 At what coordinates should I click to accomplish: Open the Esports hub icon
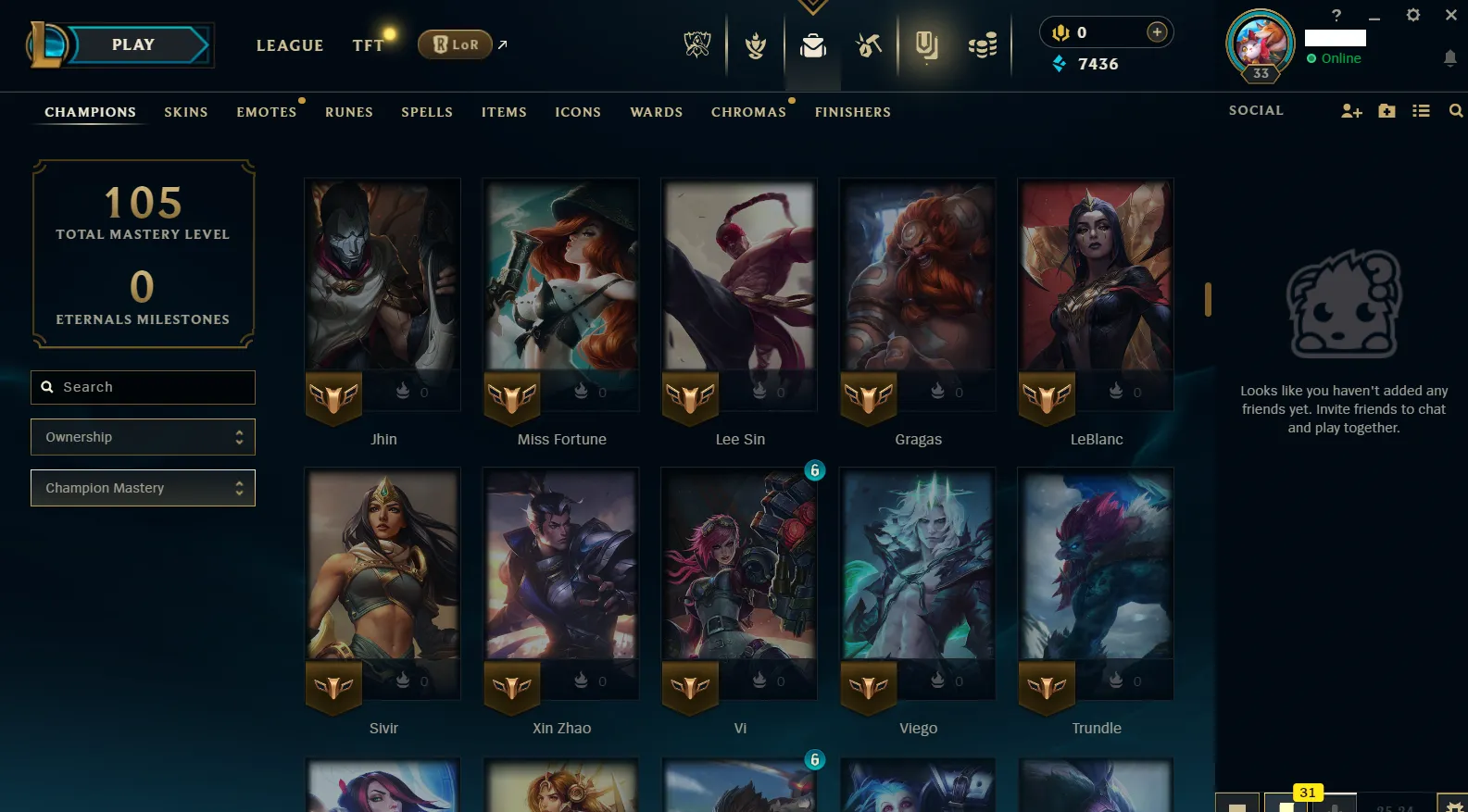(x=696, y=44)
